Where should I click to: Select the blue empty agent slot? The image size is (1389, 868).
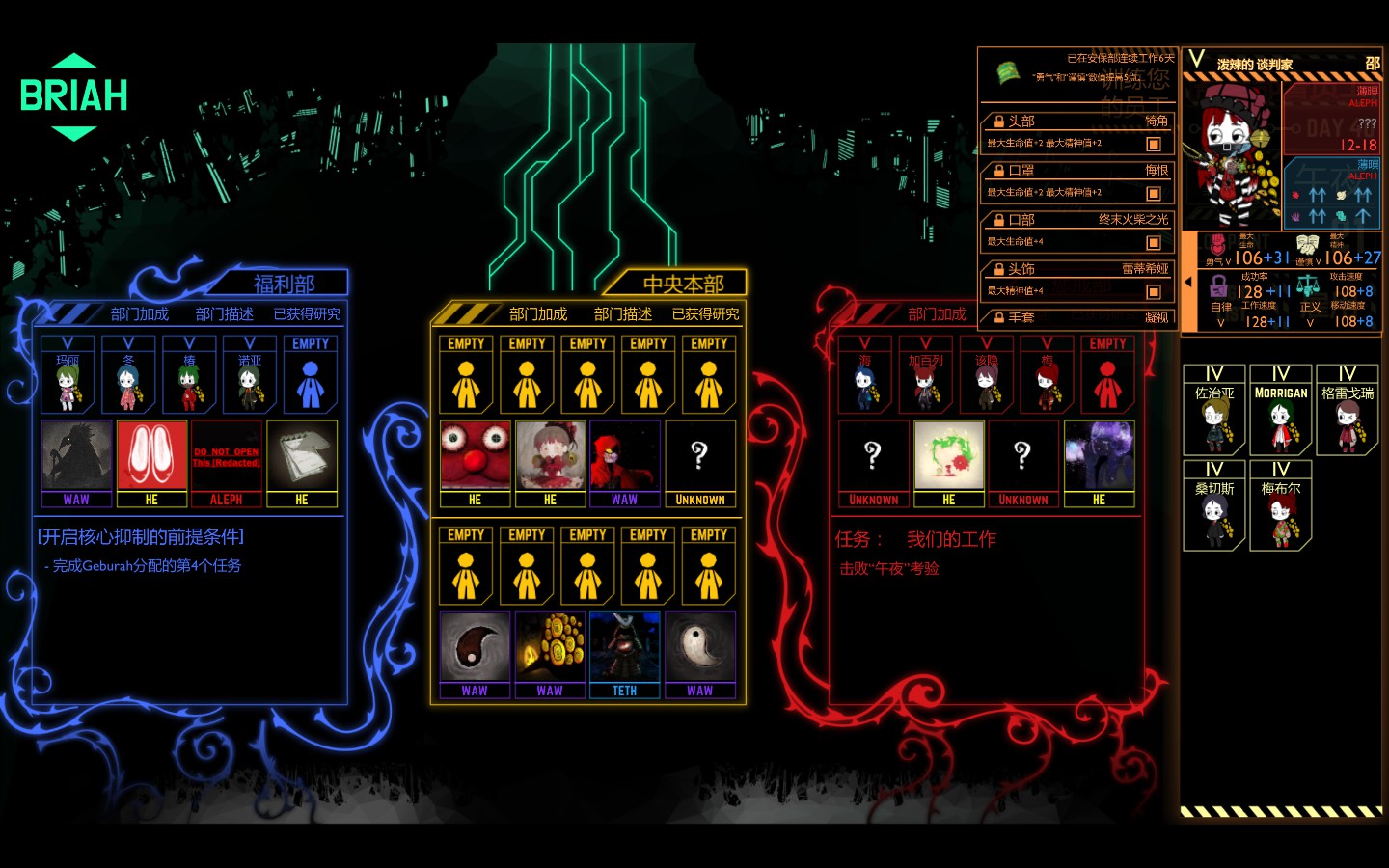click(x=311, y=374)
